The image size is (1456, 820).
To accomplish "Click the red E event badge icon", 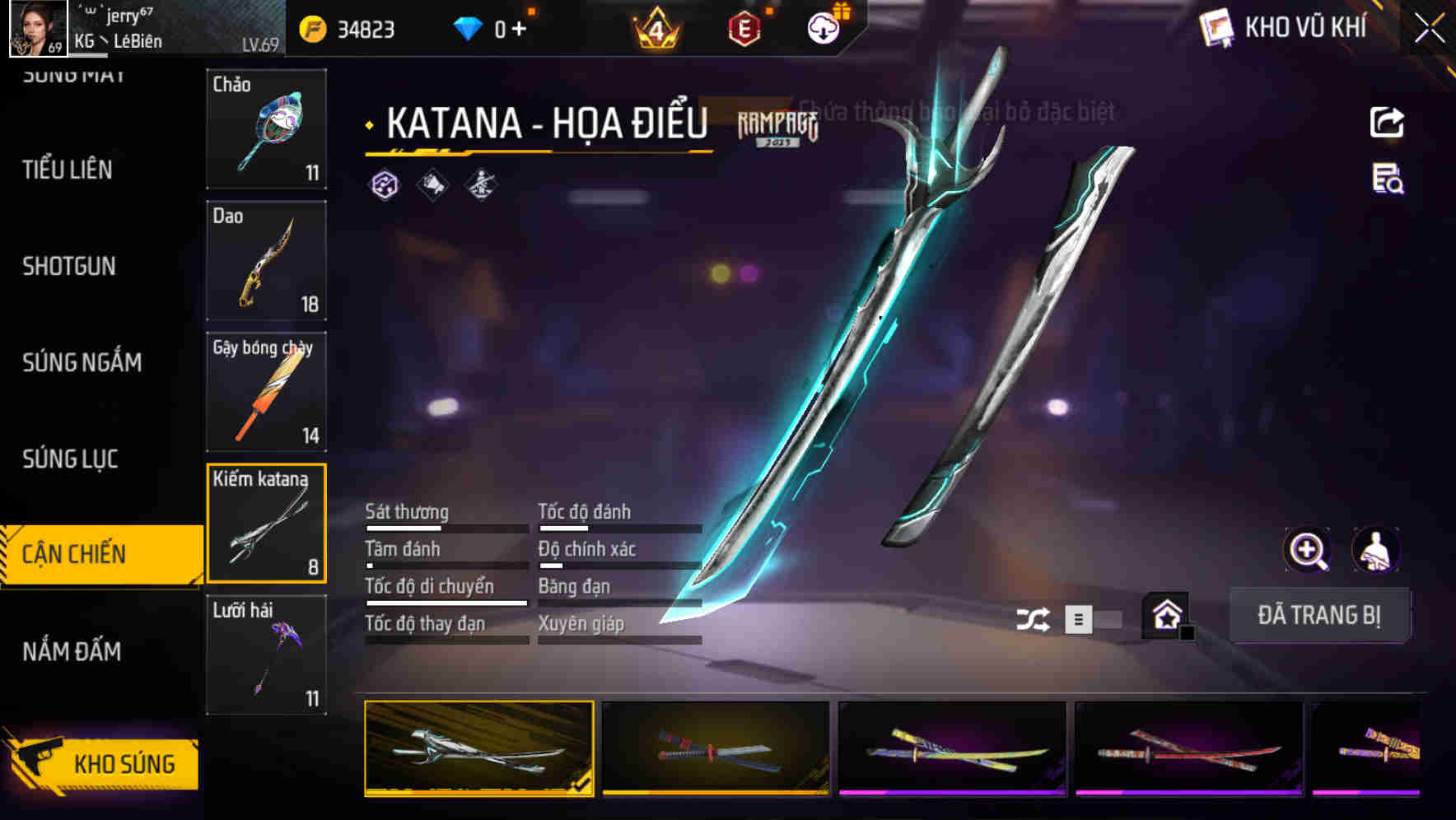I will (x=745, y=26).
